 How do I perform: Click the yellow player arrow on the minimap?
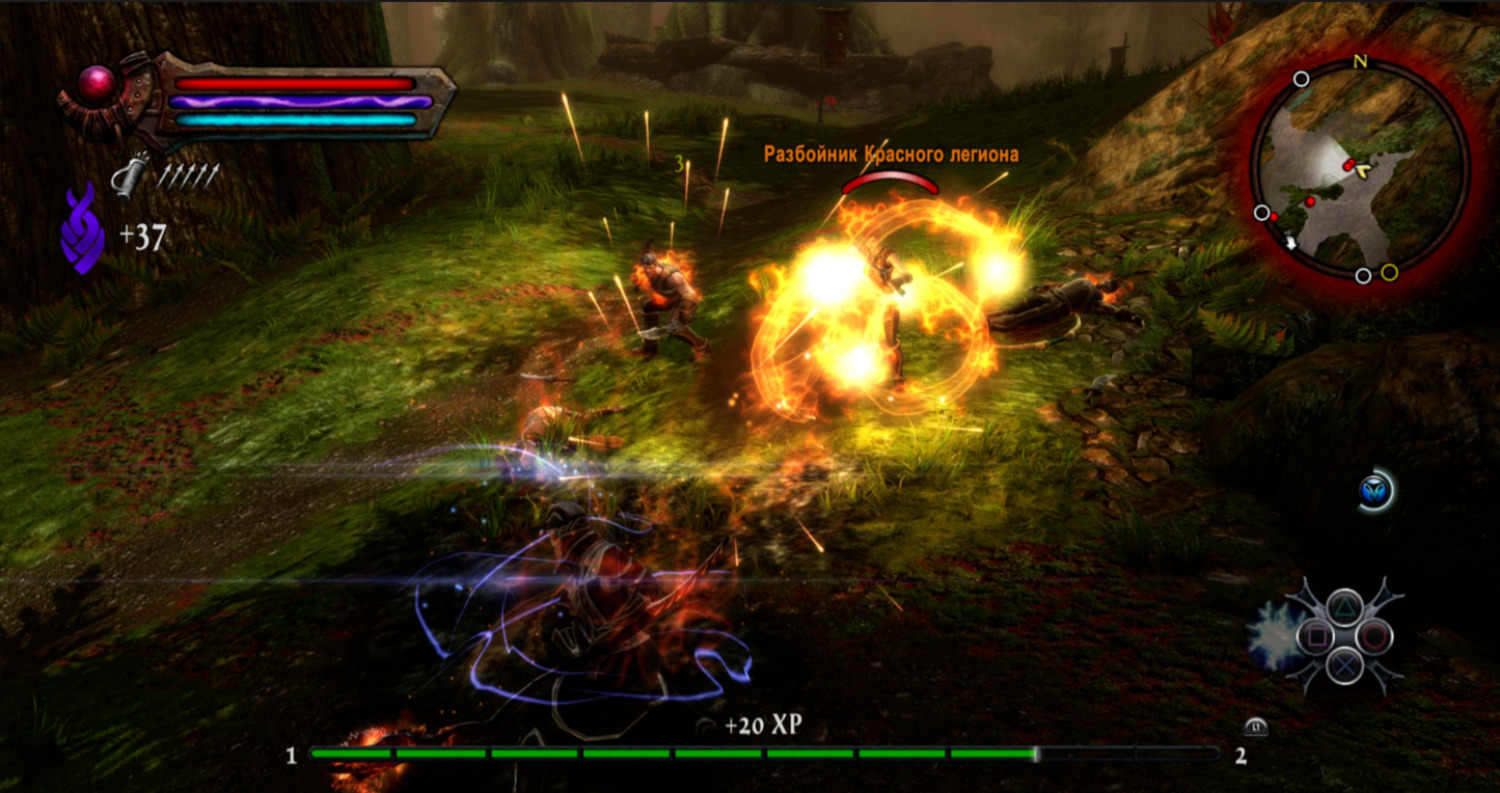tap(1364, 171)
